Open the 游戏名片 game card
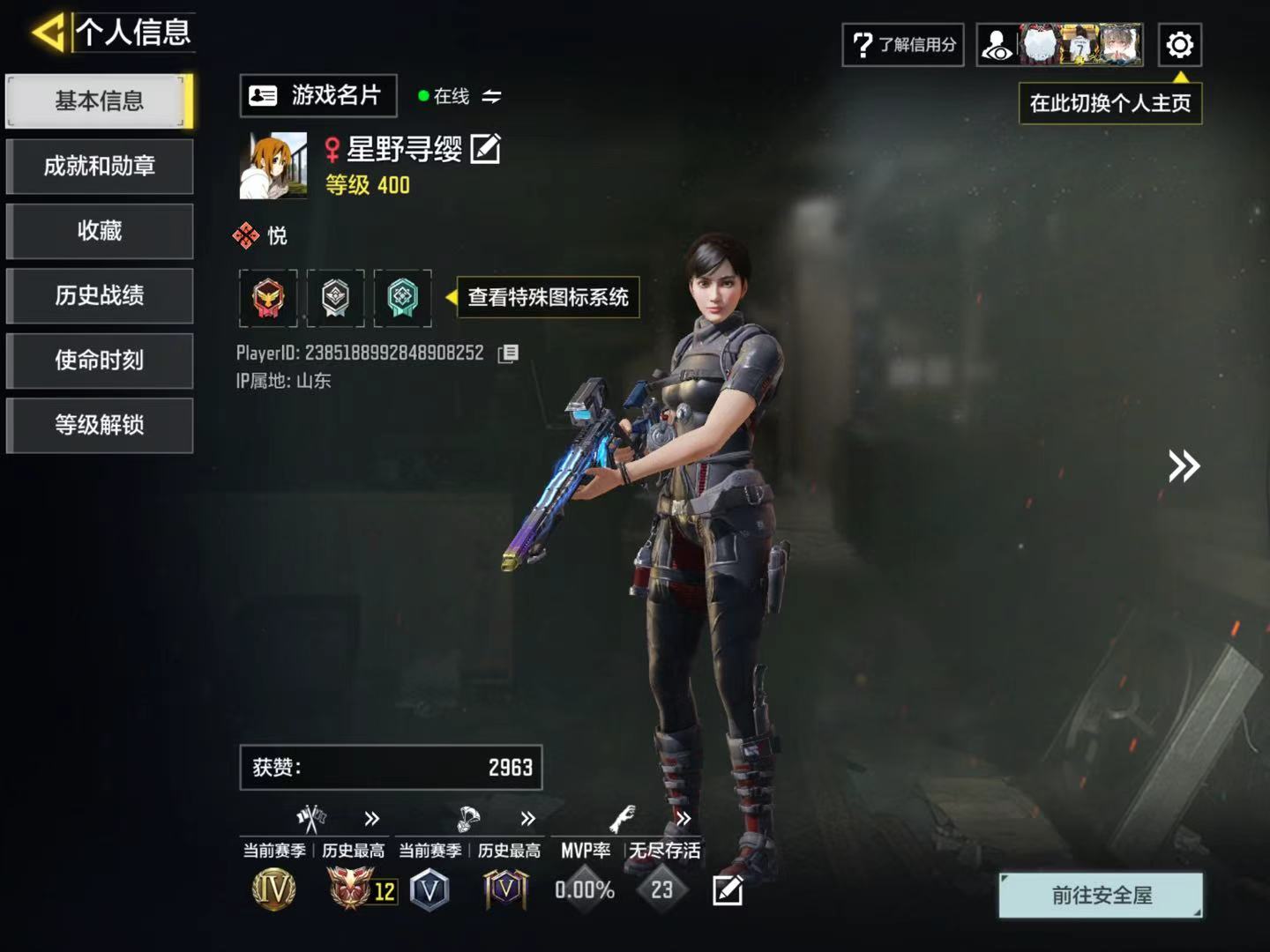The height and width of the screenshot is (952, 1270). [x=317, y=96]
